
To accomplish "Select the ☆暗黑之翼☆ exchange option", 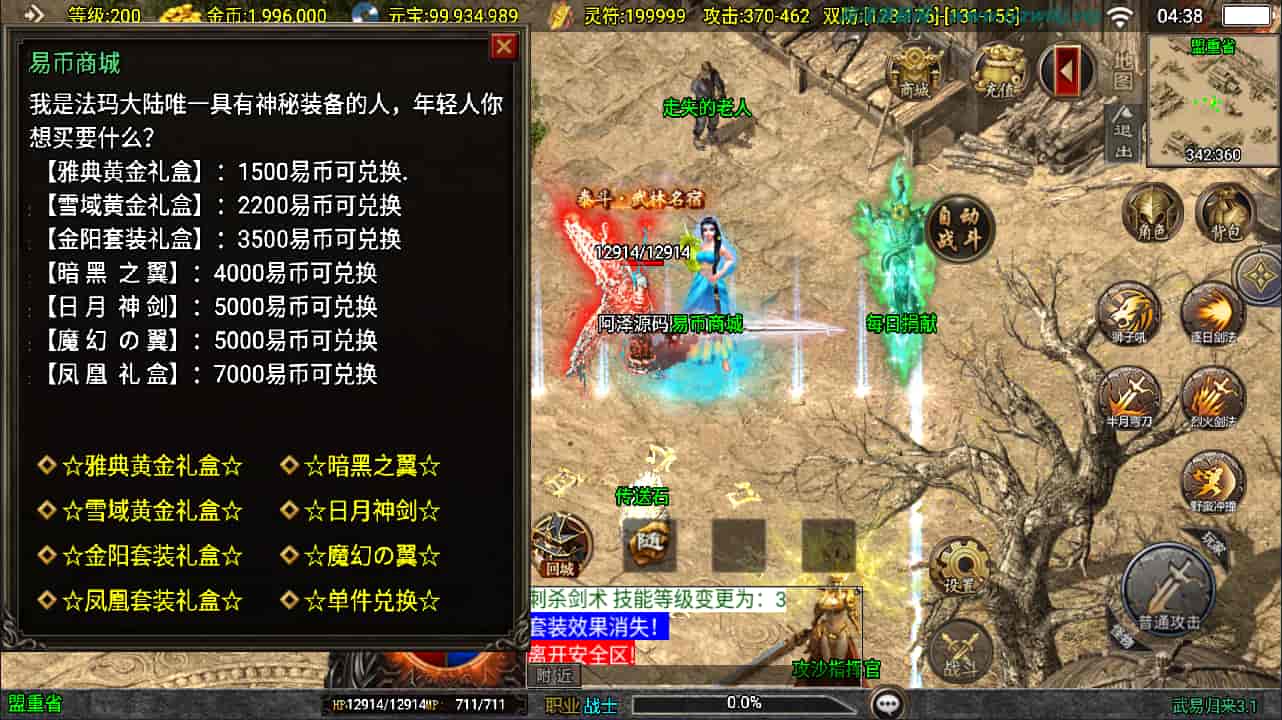I will [372, 466].
